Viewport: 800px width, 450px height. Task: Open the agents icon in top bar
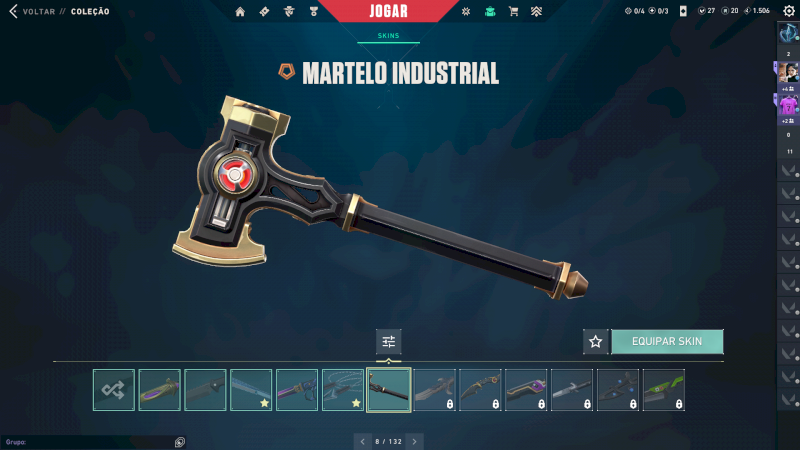289,12
